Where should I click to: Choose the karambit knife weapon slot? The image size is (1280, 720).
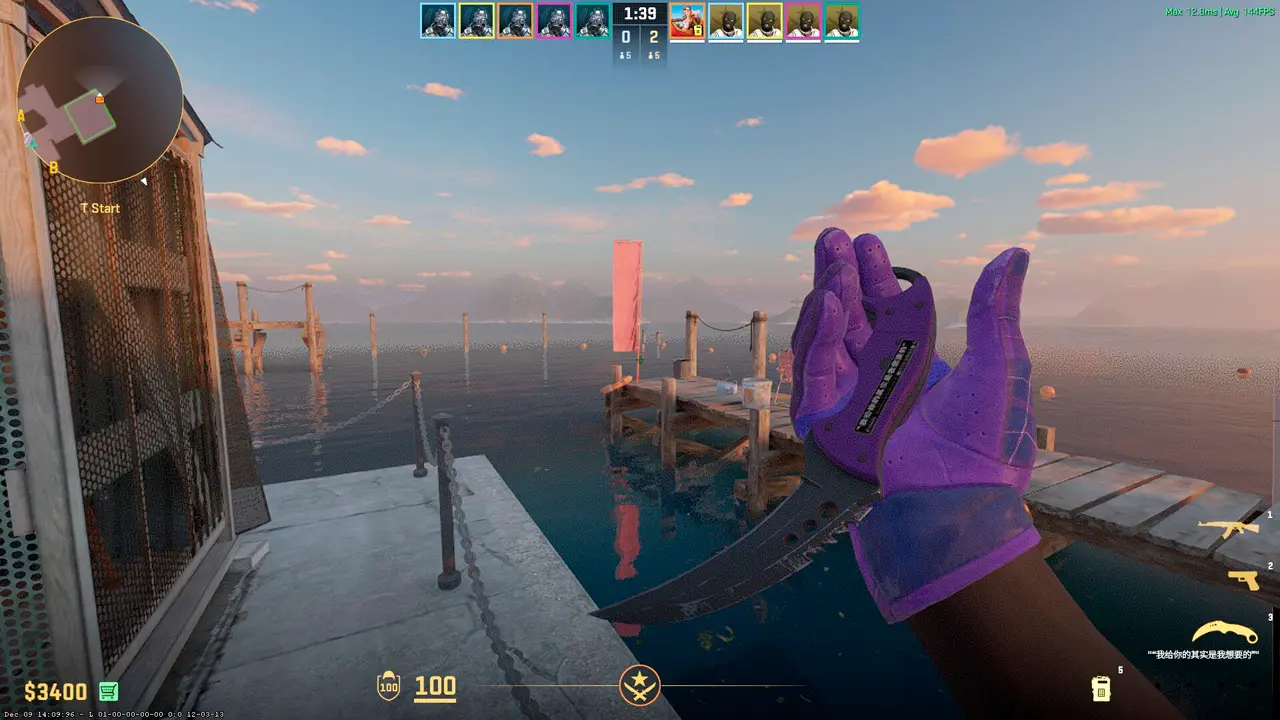(1224, 633)
